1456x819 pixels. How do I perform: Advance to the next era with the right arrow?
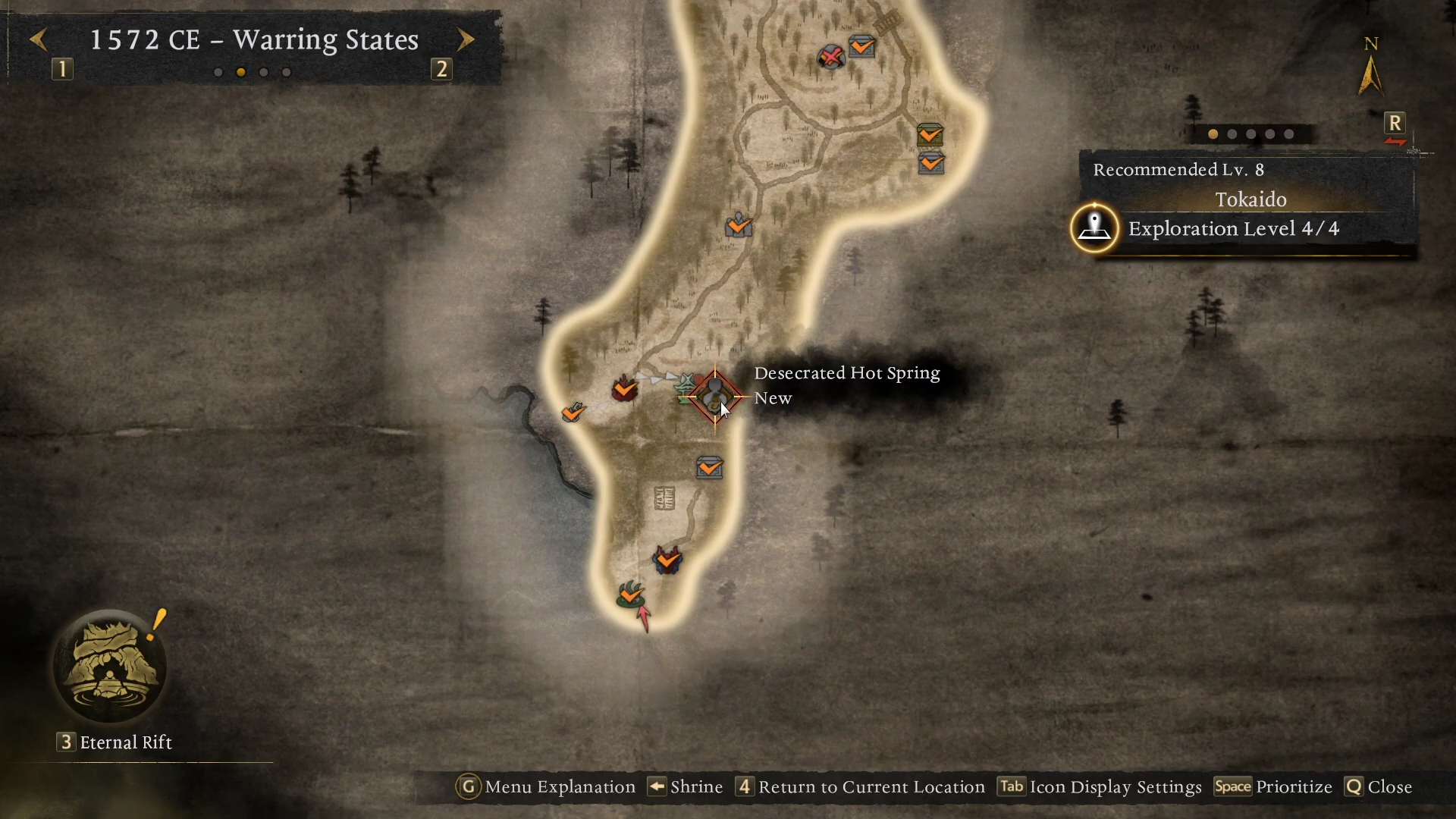pyautogui.click(x=466, y=39)
